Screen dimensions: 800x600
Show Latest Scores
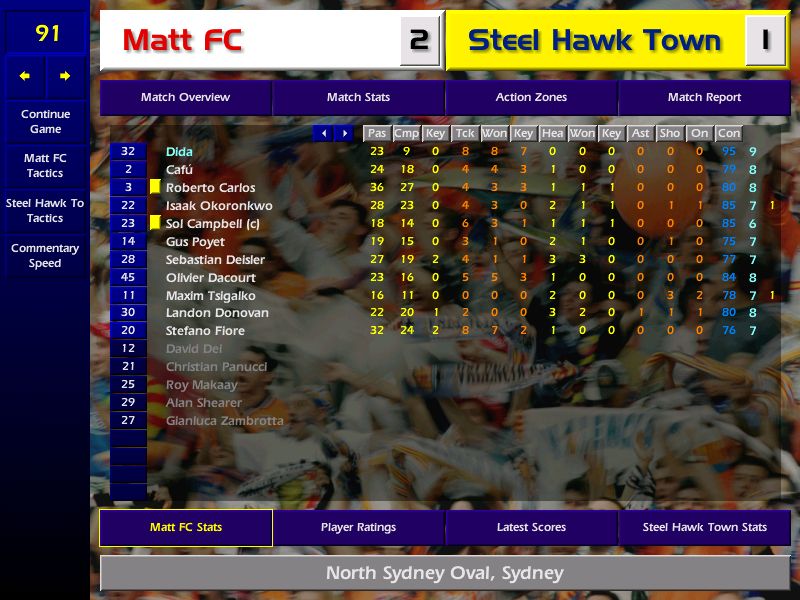point(531,527)
